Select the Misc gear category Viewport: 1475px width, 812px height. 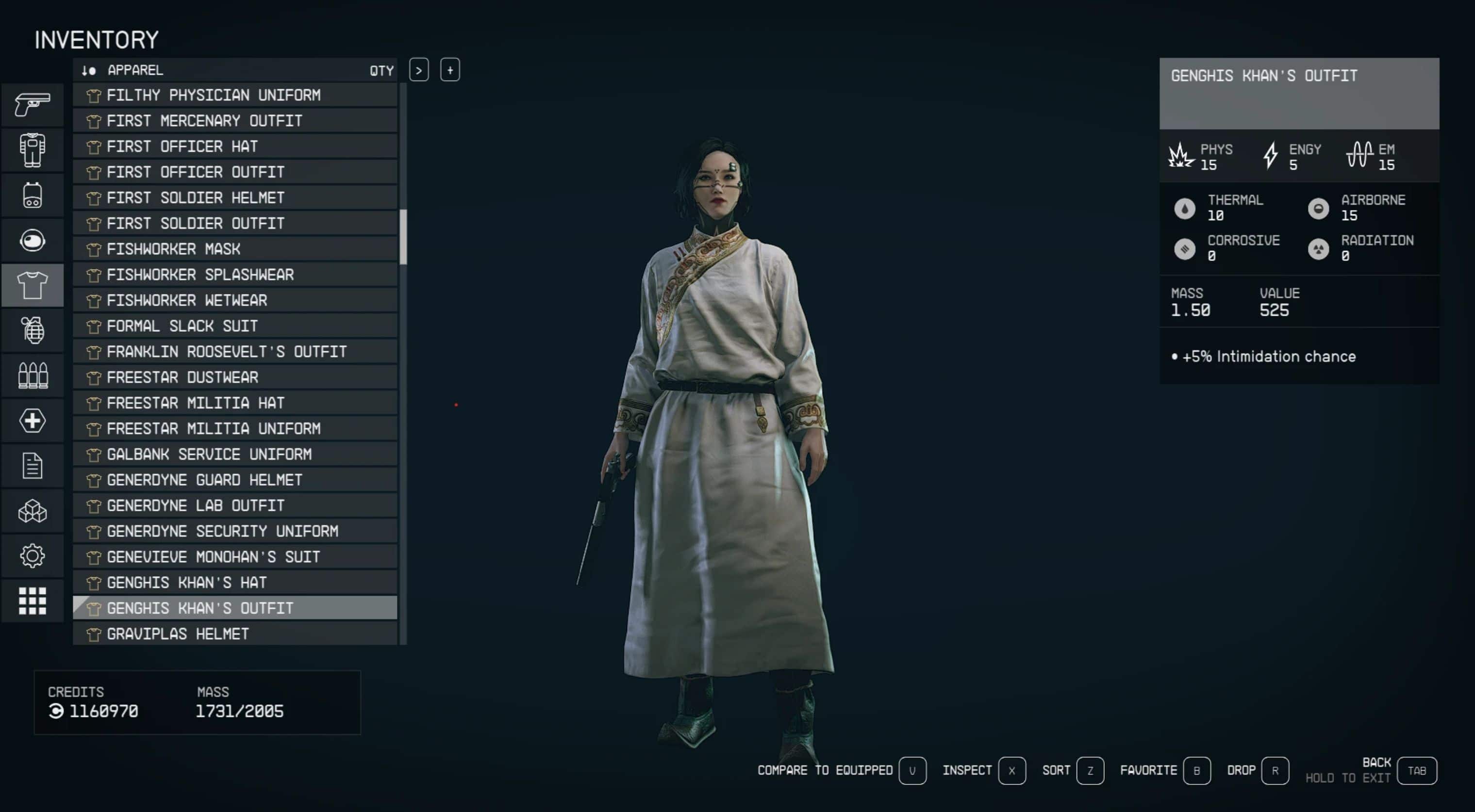32,555
